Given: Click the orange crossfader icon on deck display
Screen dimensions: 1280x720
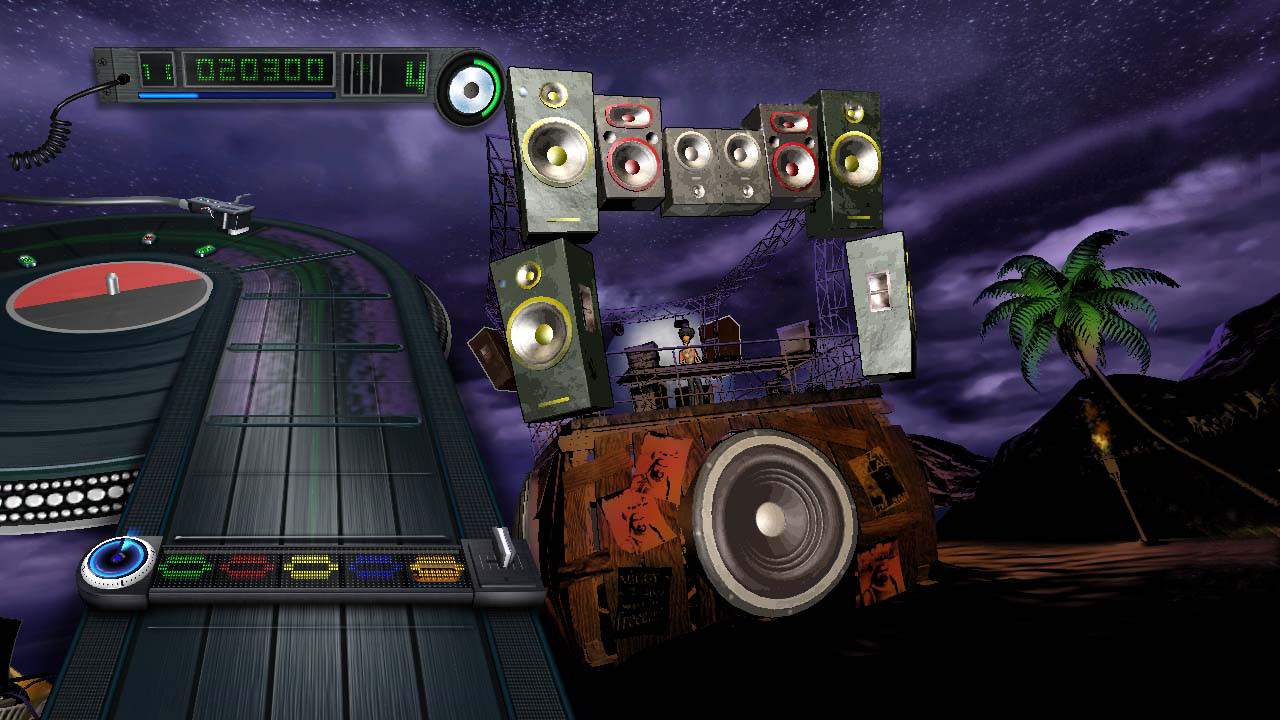Looking at the screenshot, I should point(437,565).
